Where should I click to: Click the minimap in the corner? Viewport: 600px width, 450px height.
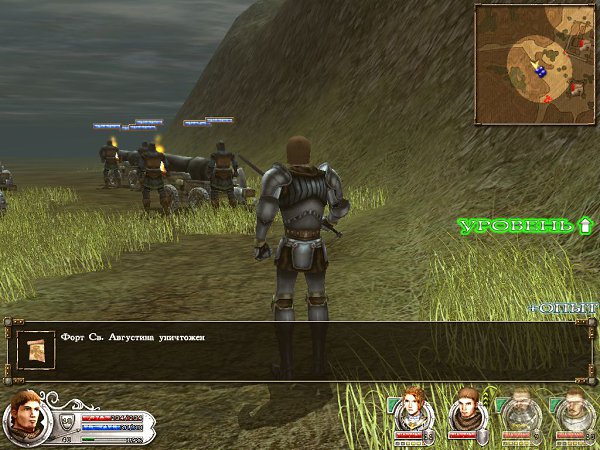[535, 62]
